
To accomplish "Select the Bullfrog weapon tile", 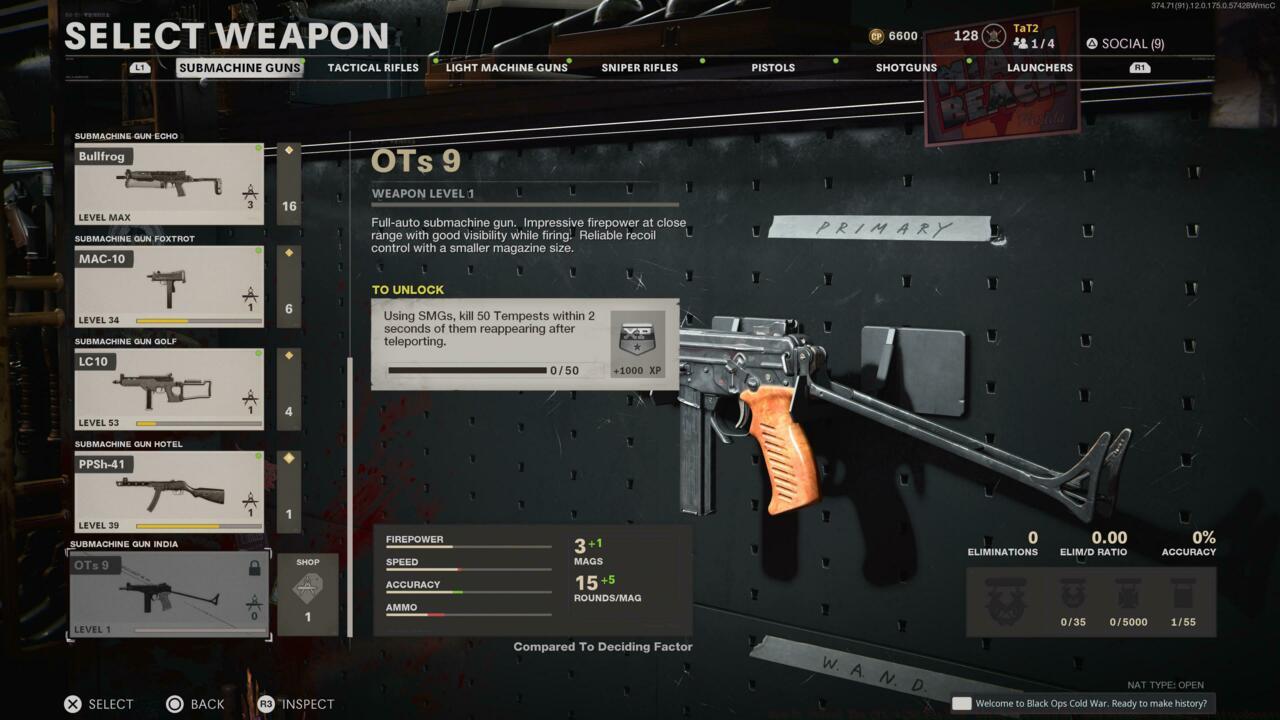I will pos(169,184).
